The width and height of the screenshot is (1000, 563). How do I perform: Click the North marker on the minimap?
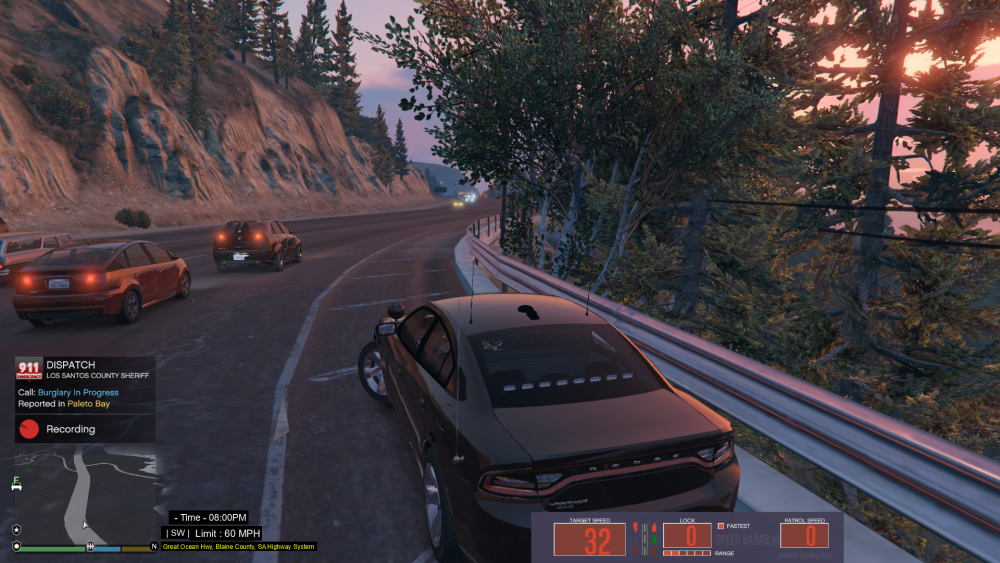point(153,547)
